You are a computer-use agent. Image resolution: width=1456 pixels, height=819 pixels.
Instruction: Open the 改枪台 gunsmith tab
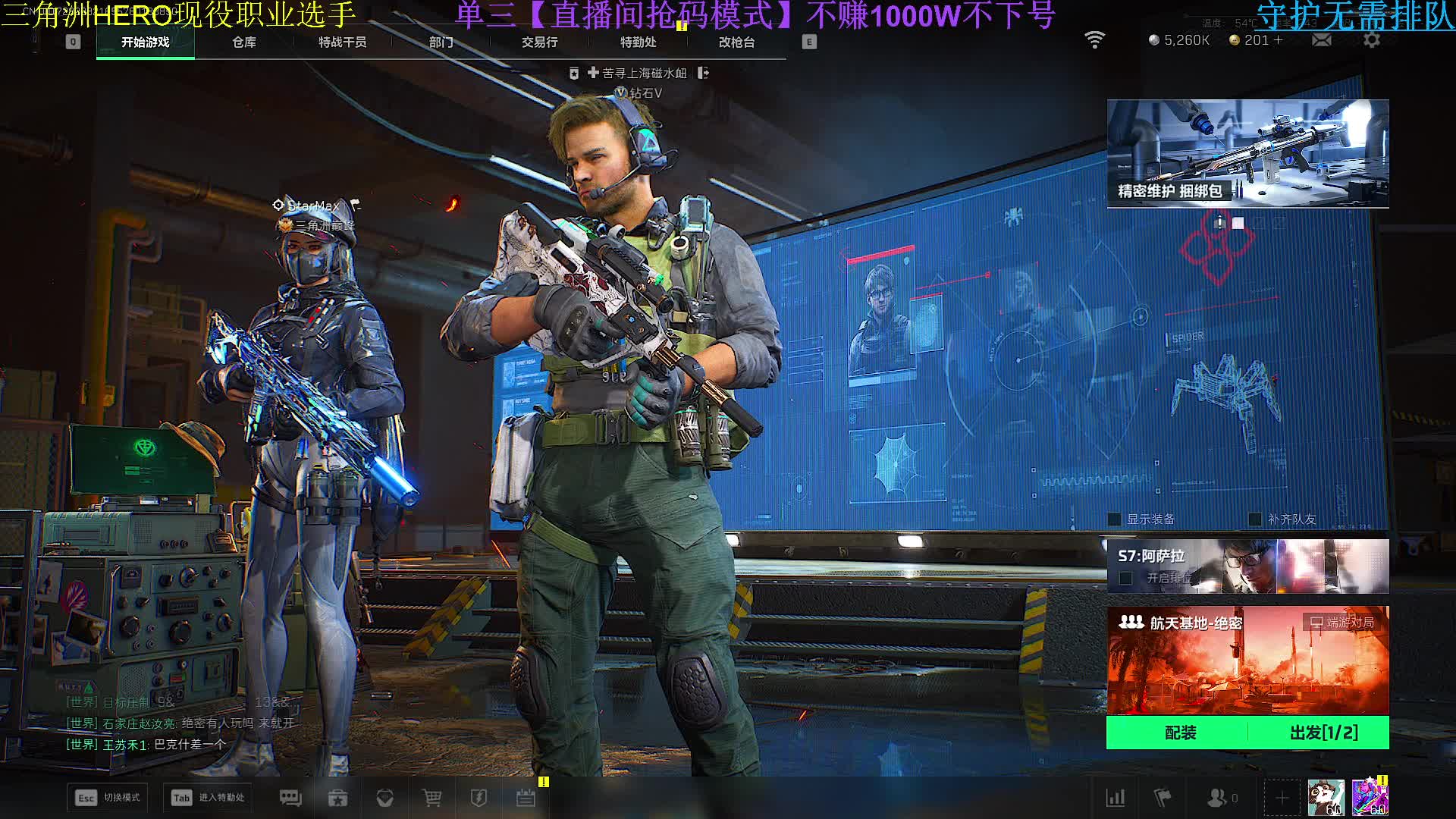[x=736, y=42]
